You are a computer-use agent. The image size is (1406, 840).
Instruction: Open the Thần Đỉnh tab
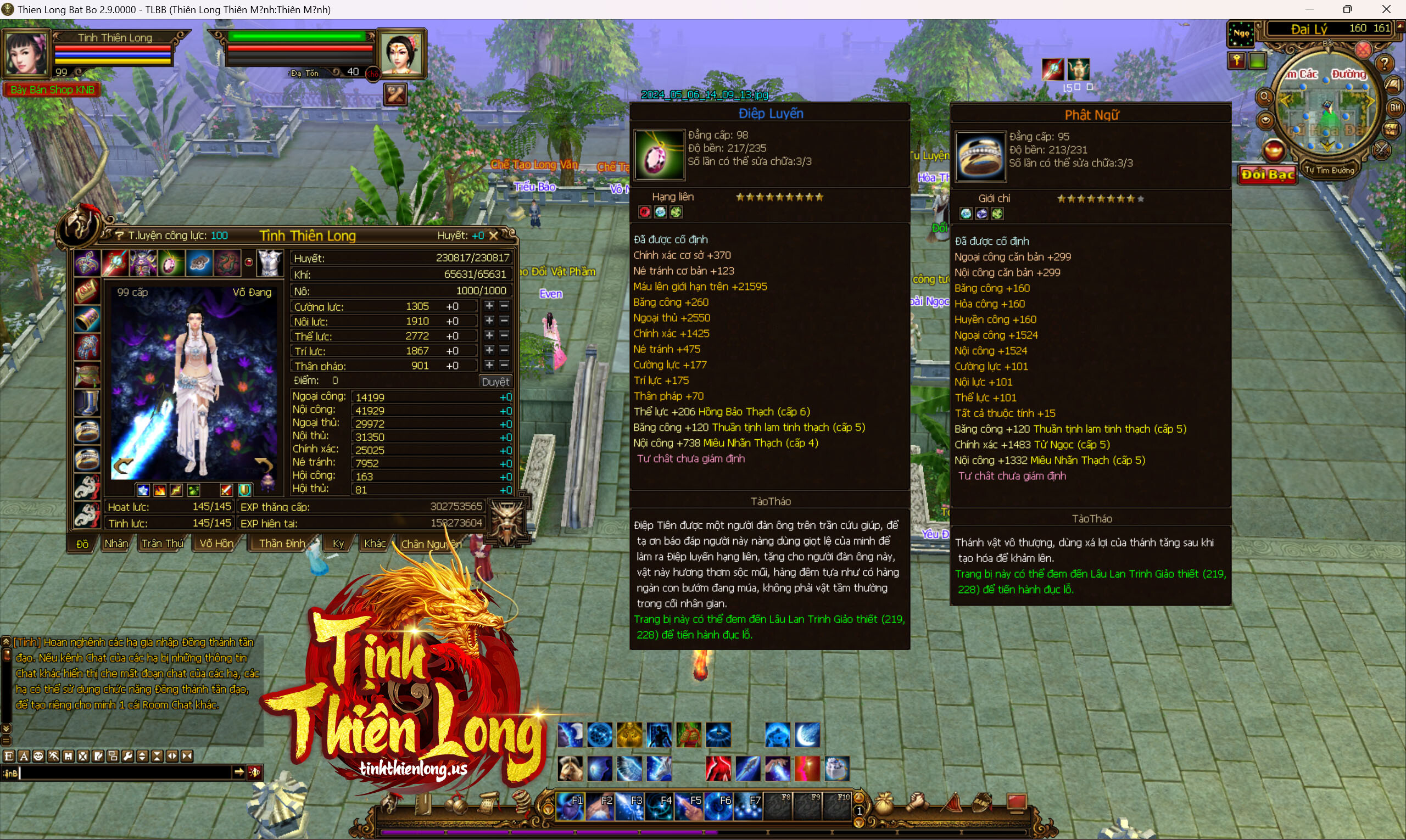coord(282,544)
